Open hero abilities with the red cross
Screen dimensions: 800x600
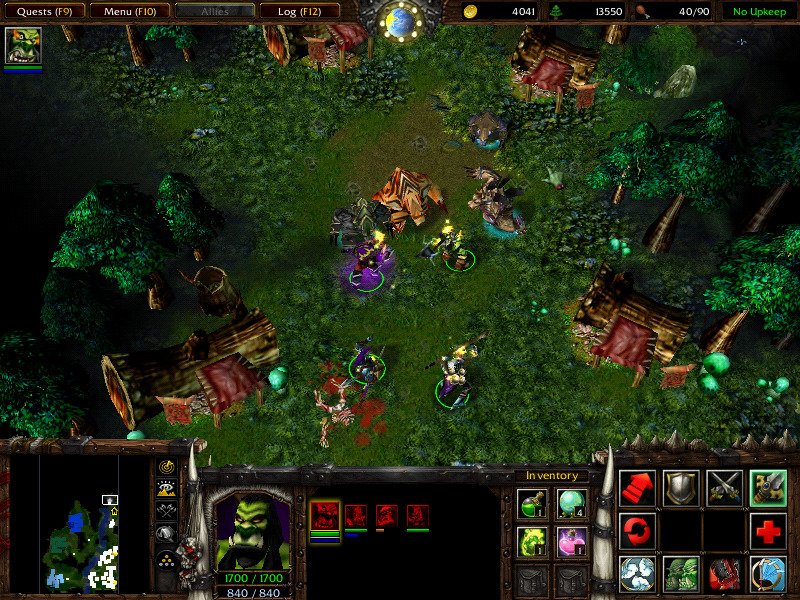(x=768, y=530)
